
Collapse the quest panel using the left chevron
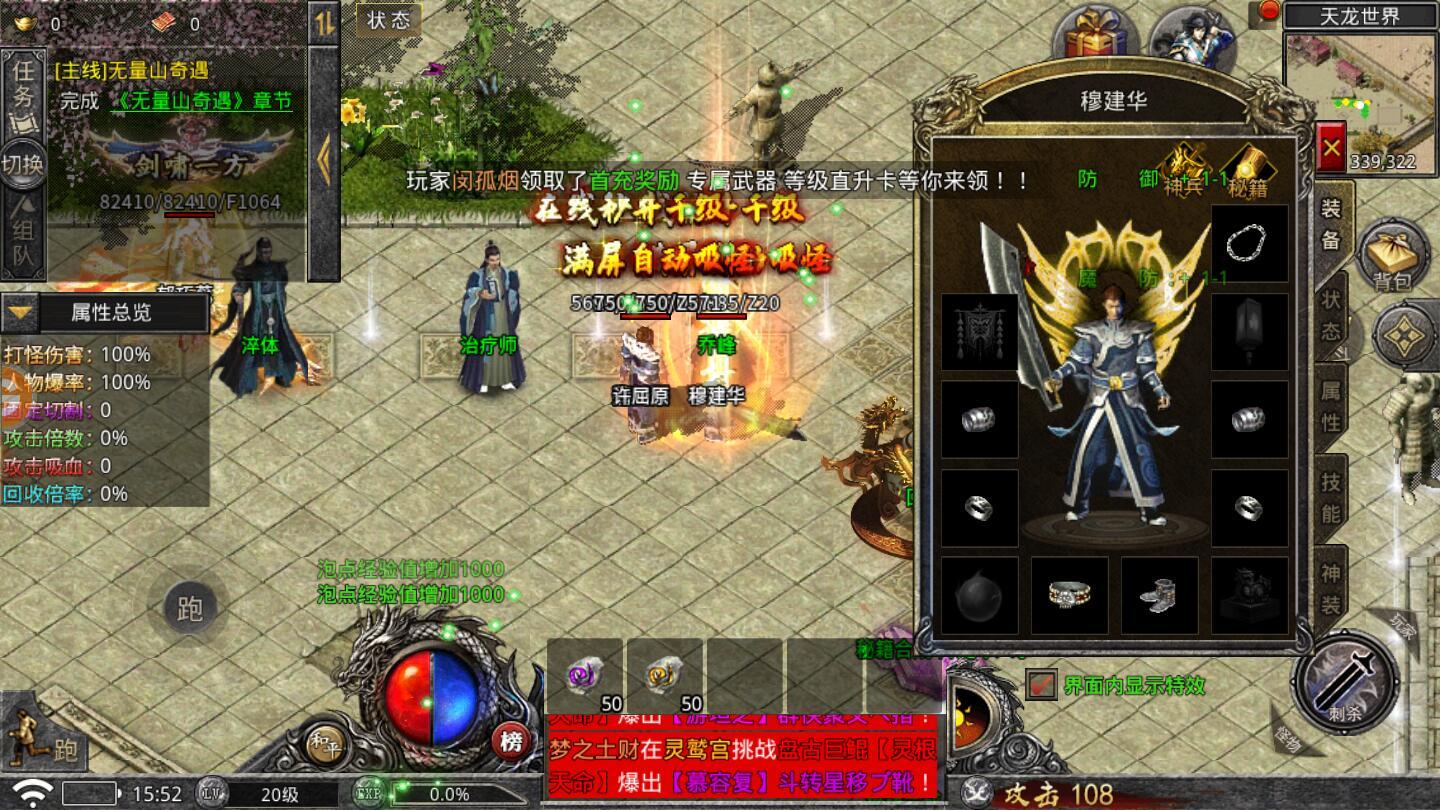(x=322, y=155)
